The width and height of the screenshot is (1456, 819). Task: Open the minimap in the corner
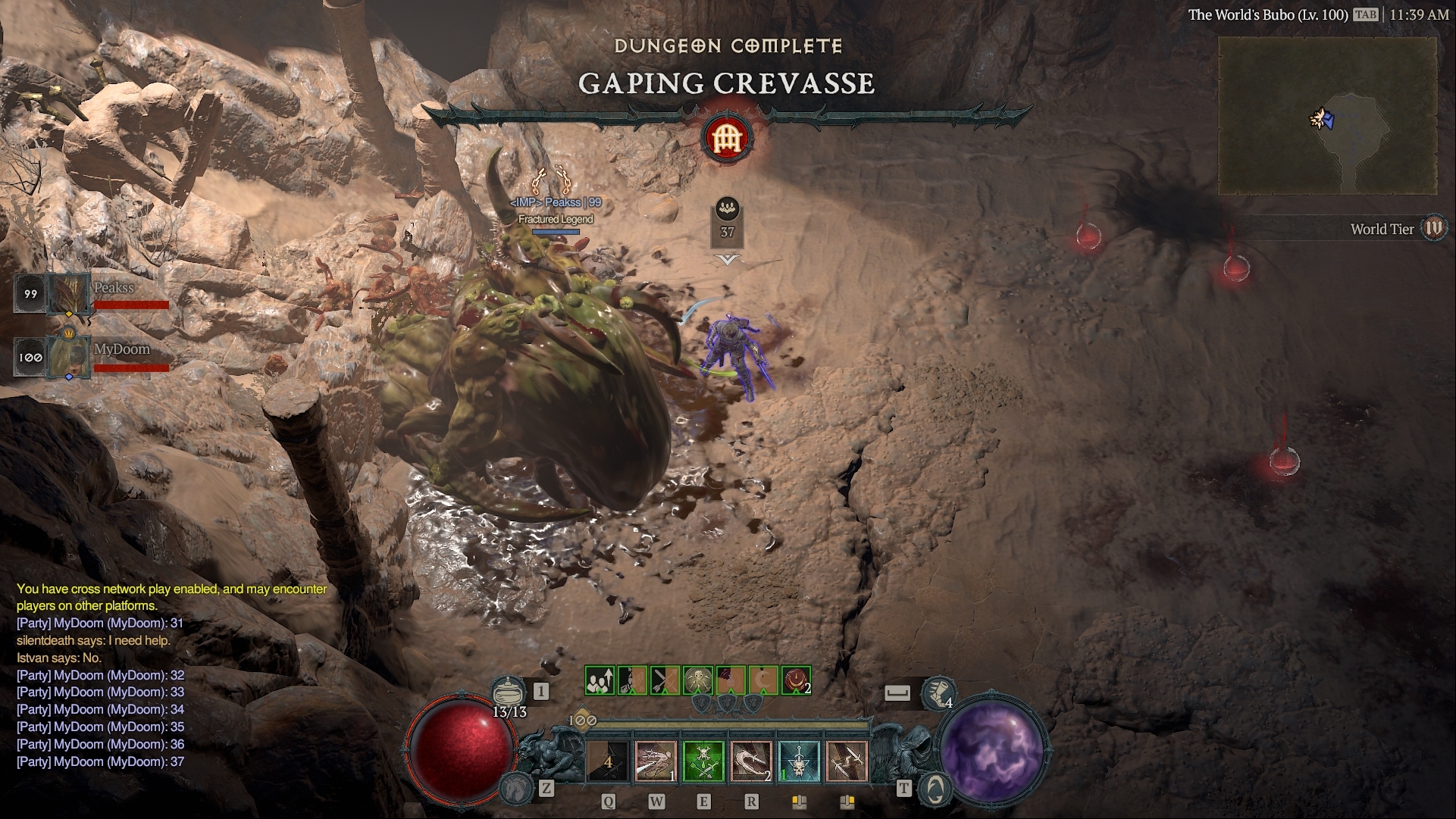click(x=1327, y=117)
